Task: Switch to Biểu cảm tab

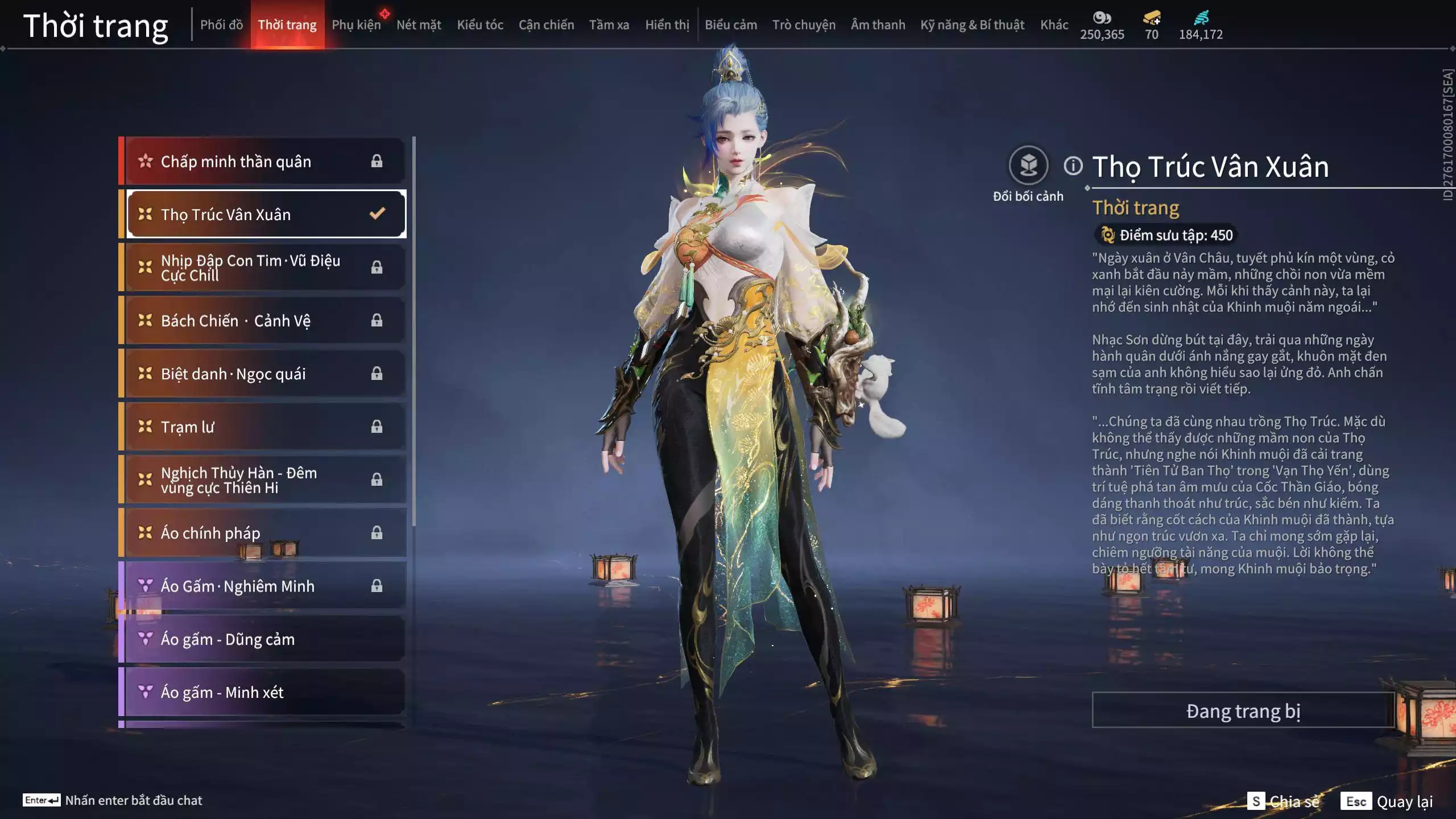Action: coord(731,25)
